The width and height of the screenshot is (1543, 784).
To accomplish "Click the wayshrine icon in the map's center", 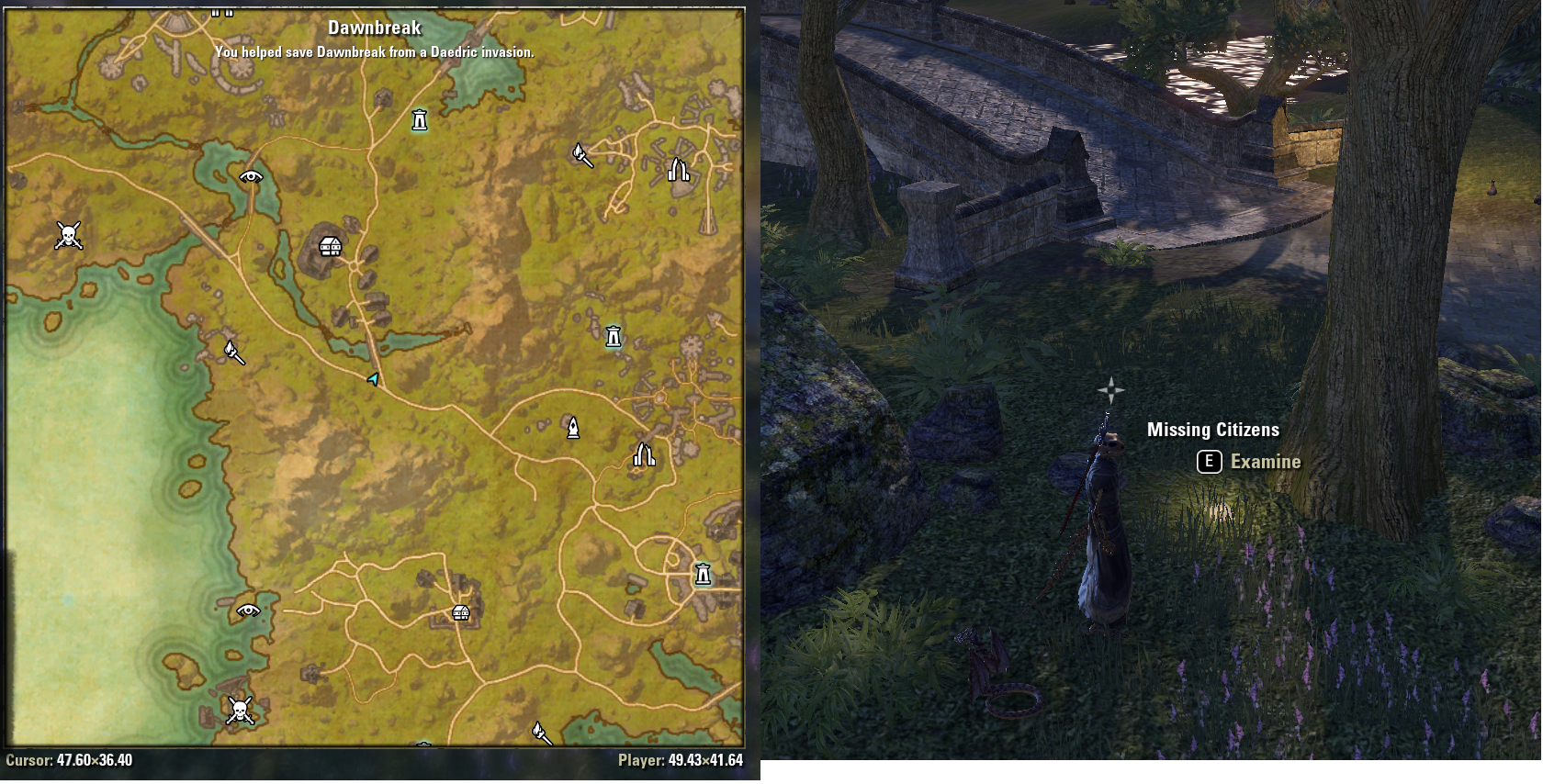I will 614,337.
